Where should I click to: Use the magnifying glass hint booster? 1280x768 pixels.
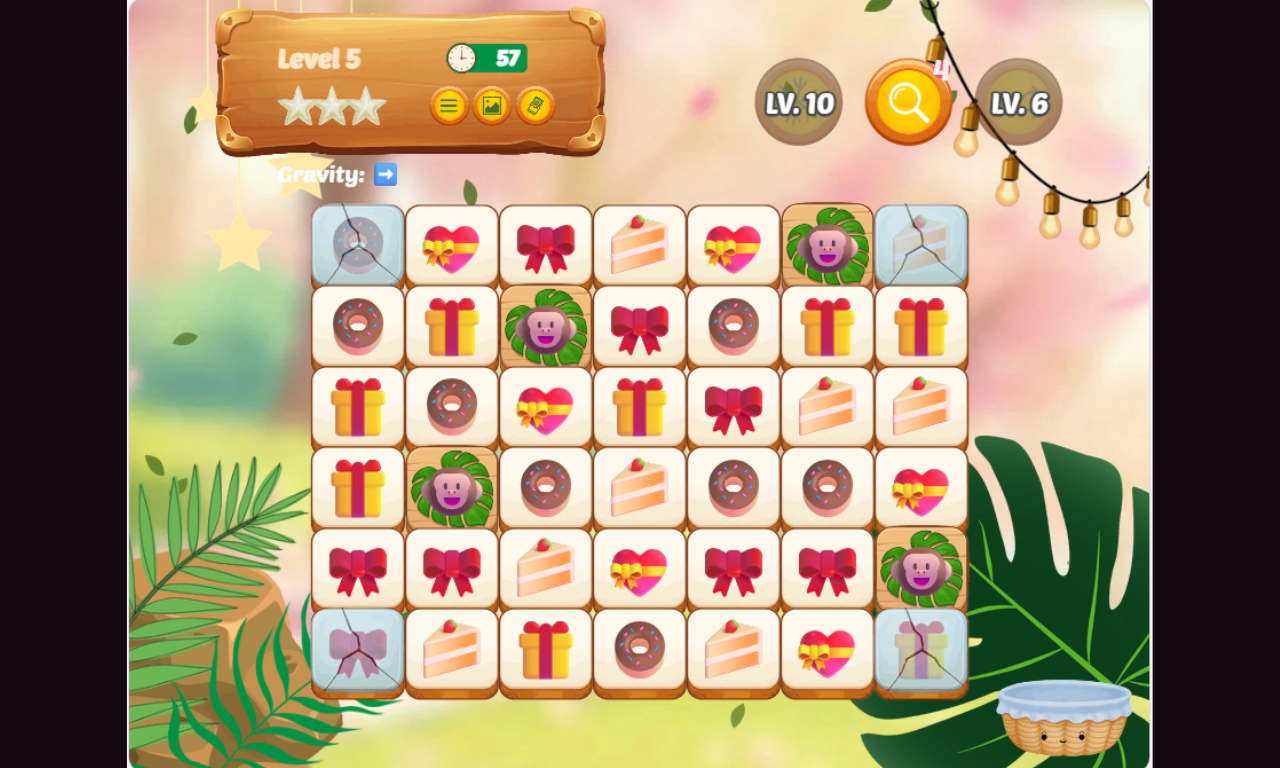click(908, 102)
